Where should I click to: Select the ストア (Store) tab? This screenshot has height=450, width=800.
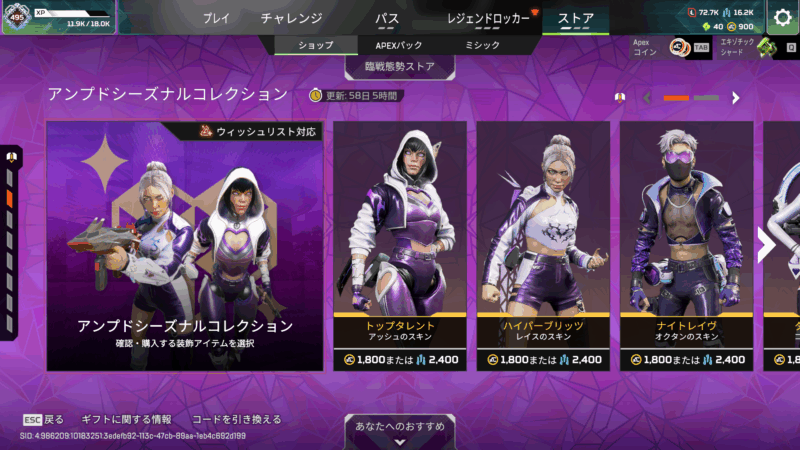click(x=575, y=18)
